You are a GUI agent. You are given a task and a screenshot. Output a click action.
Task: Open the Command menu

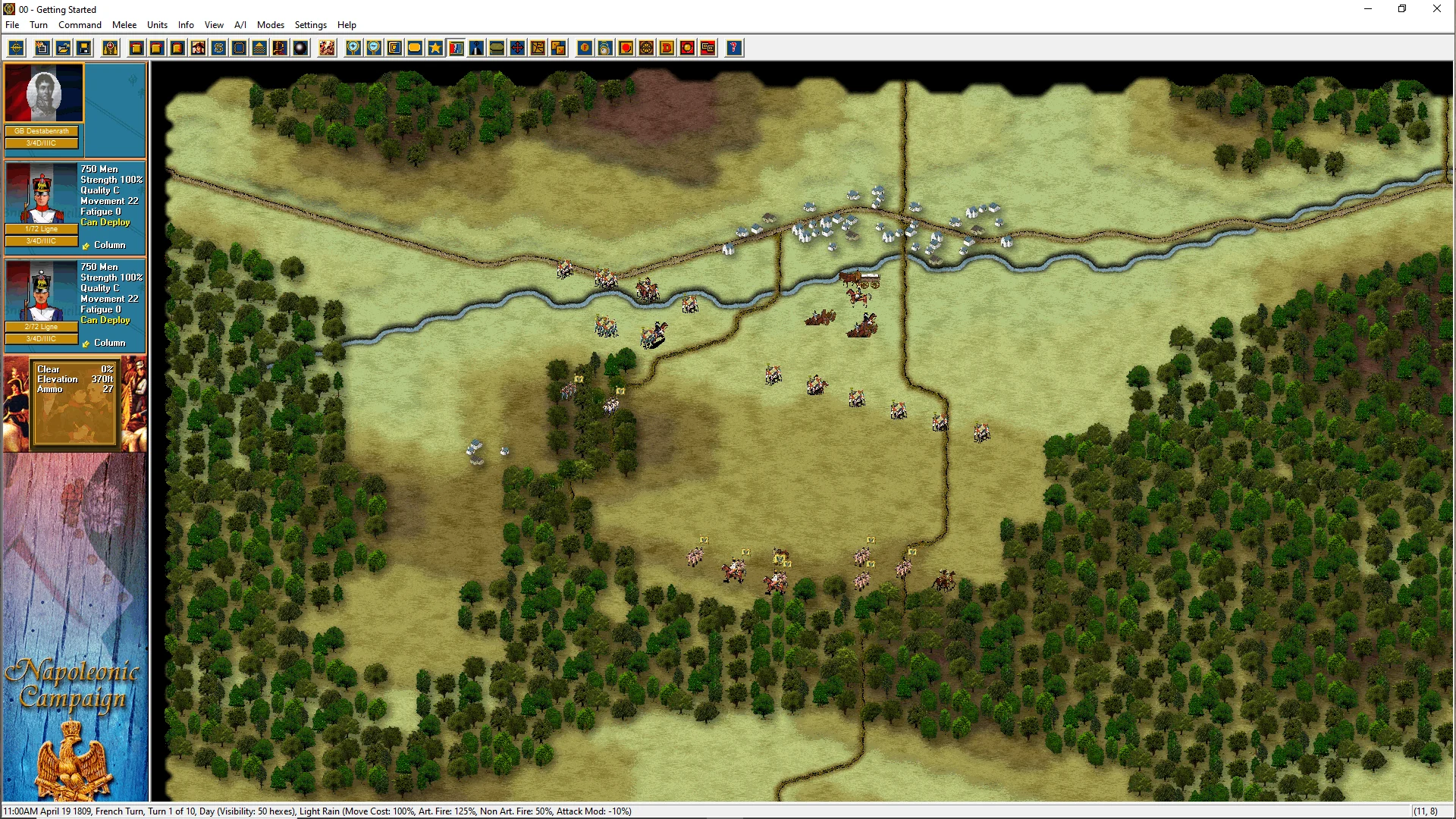click(80, 25)
